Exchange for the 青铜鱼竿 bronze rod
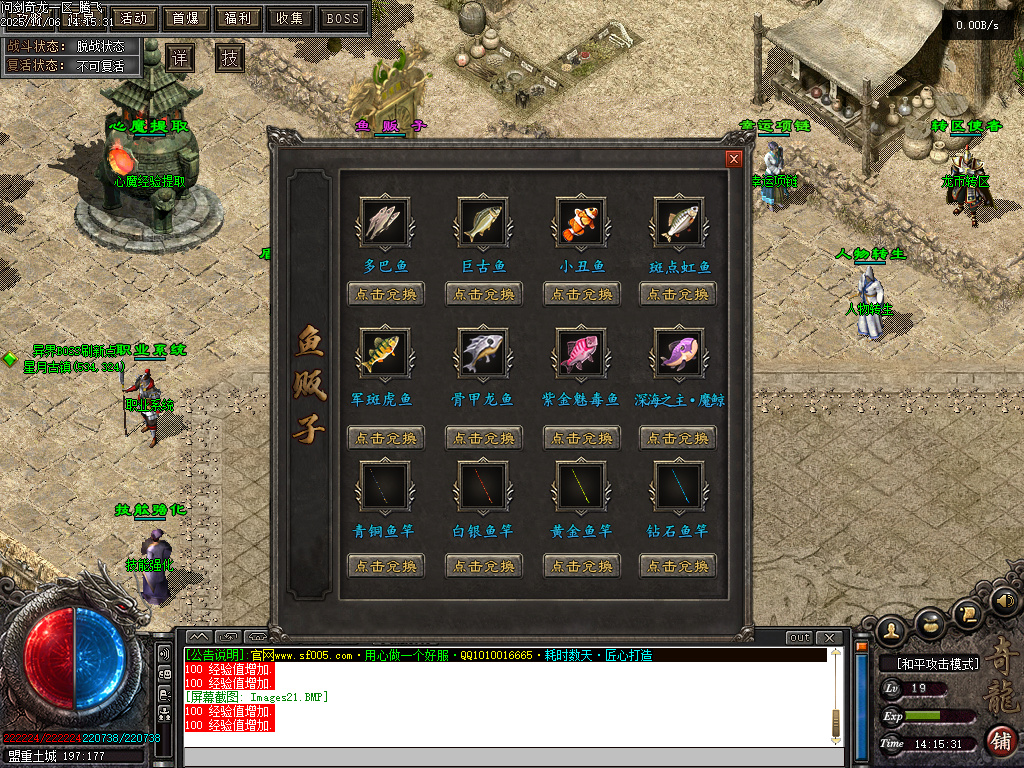This screenshot has height=768, width=1024. pyautogui.click(x=386, y=566)
